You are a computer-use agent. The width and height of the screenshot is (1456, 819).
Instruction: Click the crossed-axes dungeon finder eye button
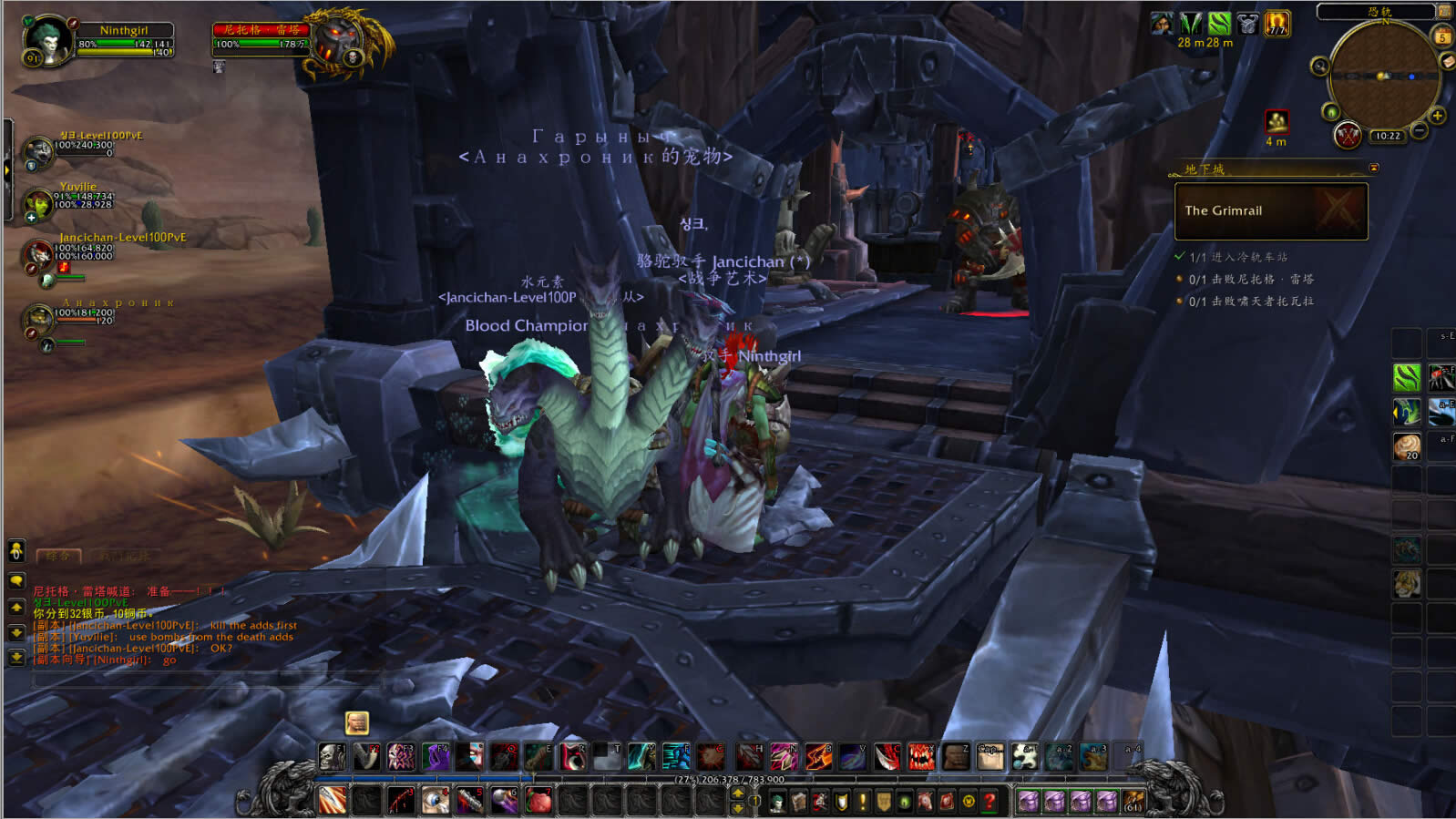tap(1348, 136)
